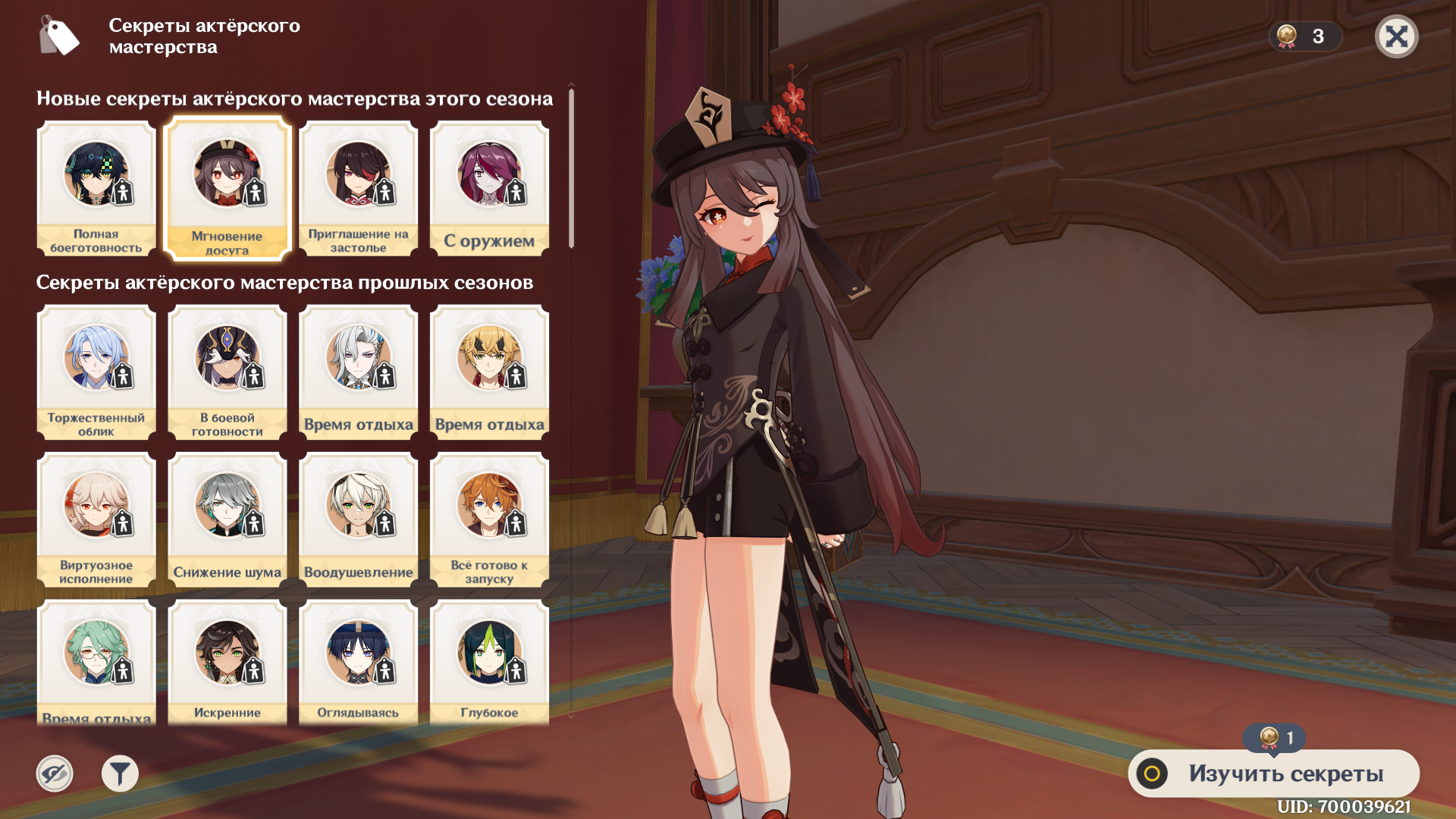Choose the Воодушевление card
This screenshot has height=819, width=1456.
pos(358,519)
